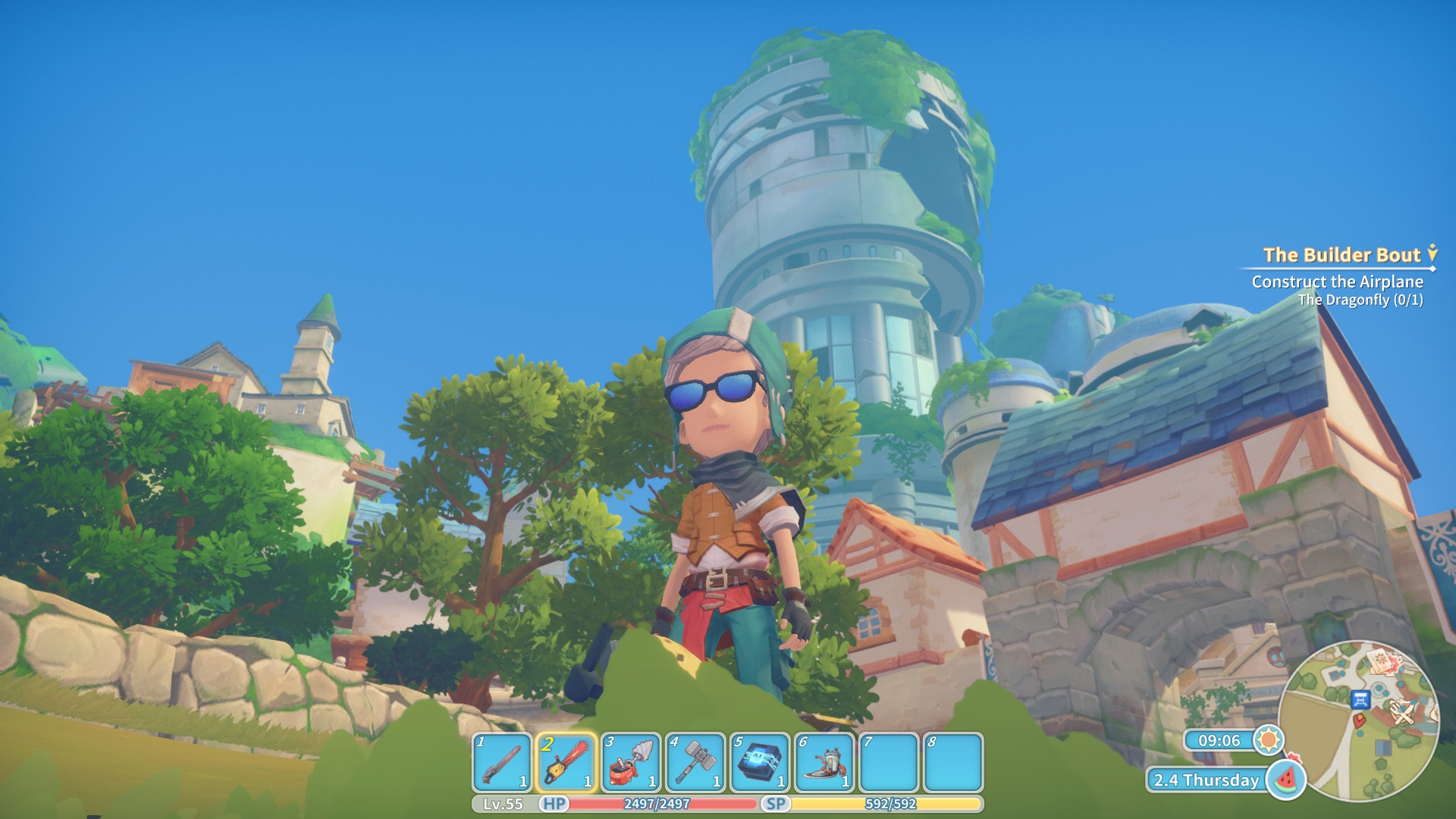This screenshot has height=819, width=1456.
Task: Open the circular minimap
Action: [1357, 720]
